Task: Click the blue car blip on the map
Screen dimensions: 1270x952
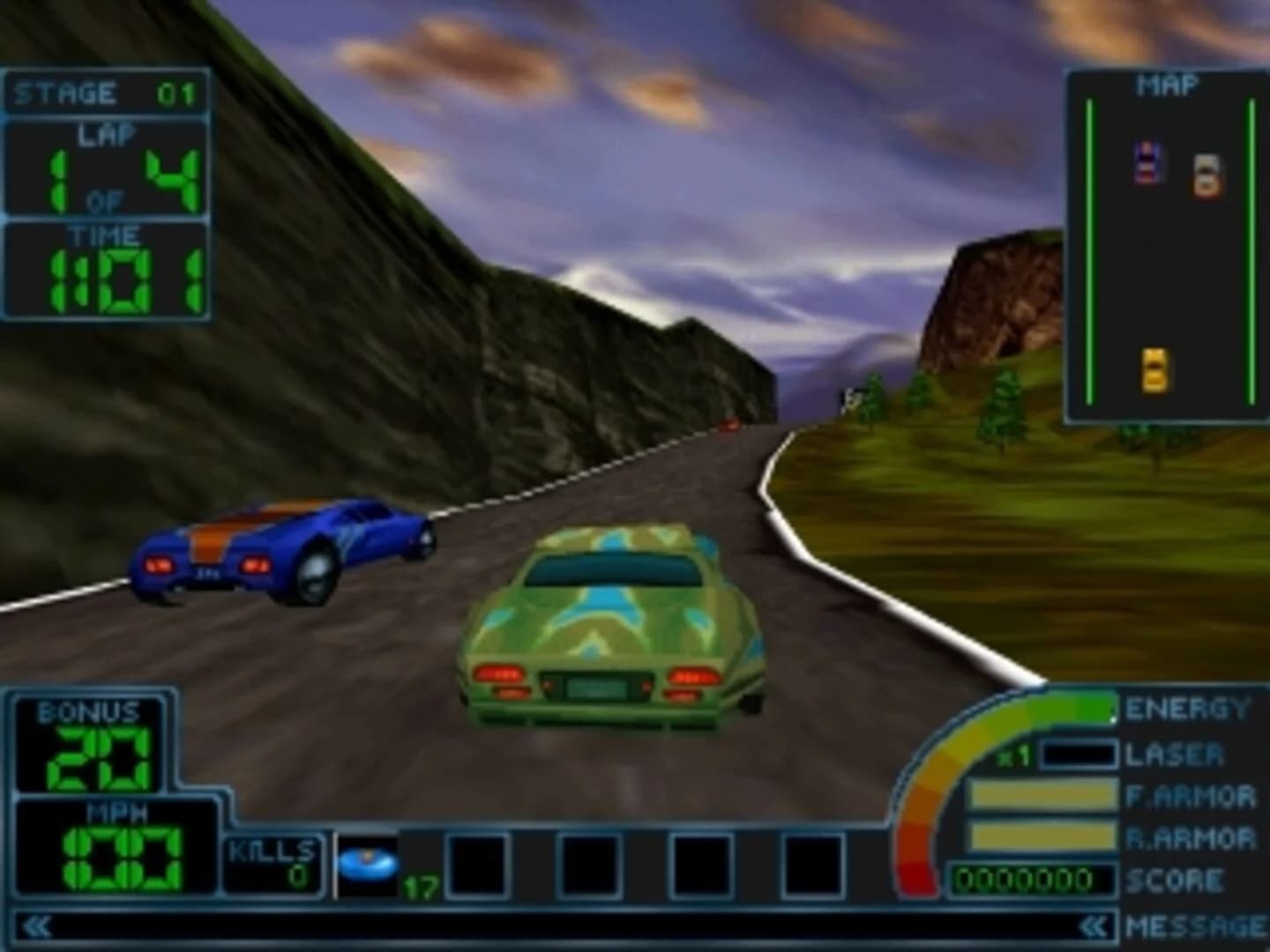Action: (1145, 161)
